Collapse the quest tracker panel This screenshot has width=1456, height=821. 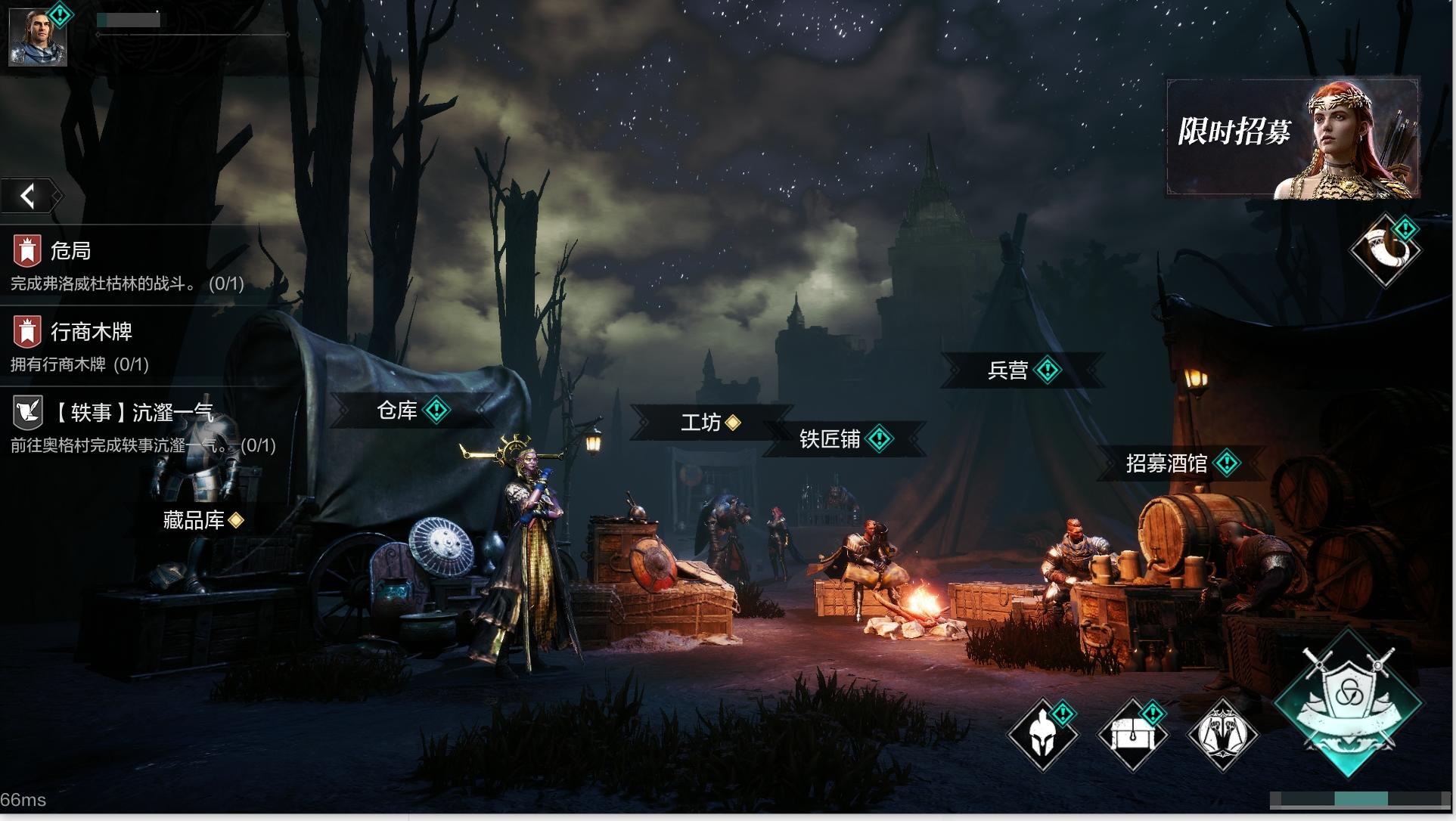coord(29,197)
